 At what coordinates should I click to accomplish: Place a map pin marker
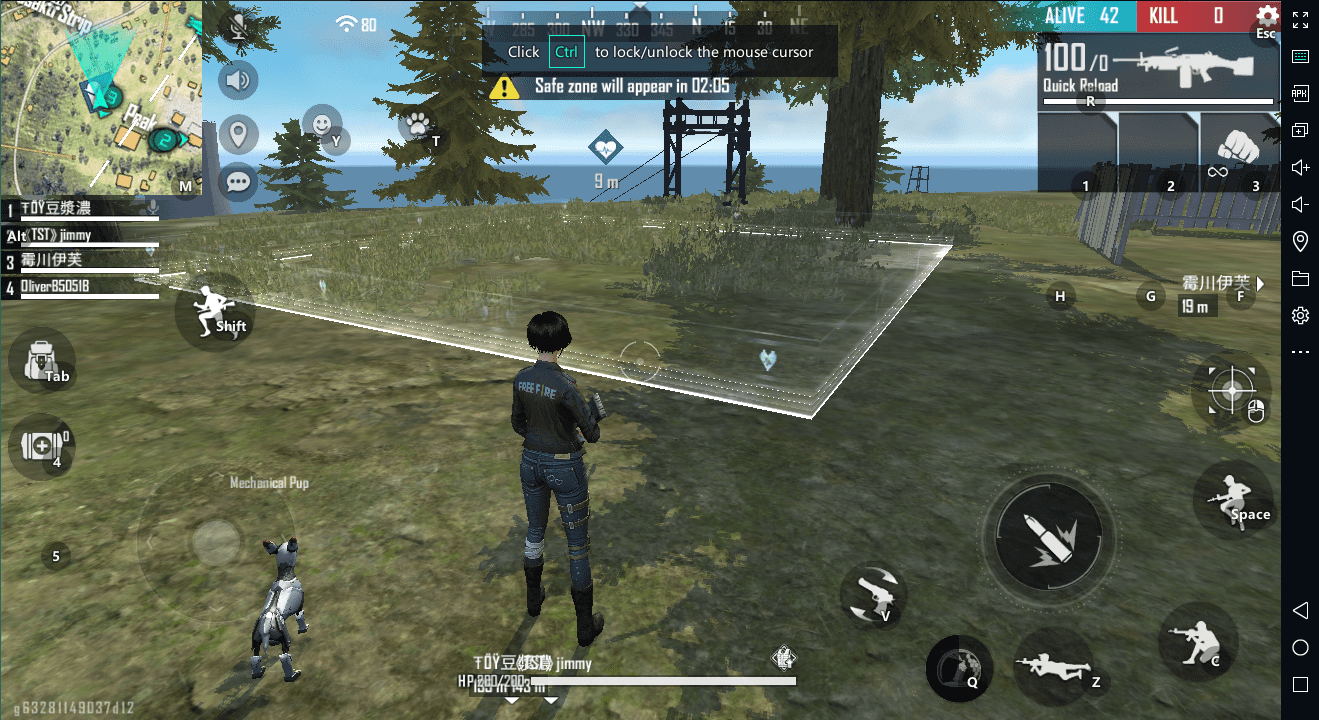[x=238, y=133]
